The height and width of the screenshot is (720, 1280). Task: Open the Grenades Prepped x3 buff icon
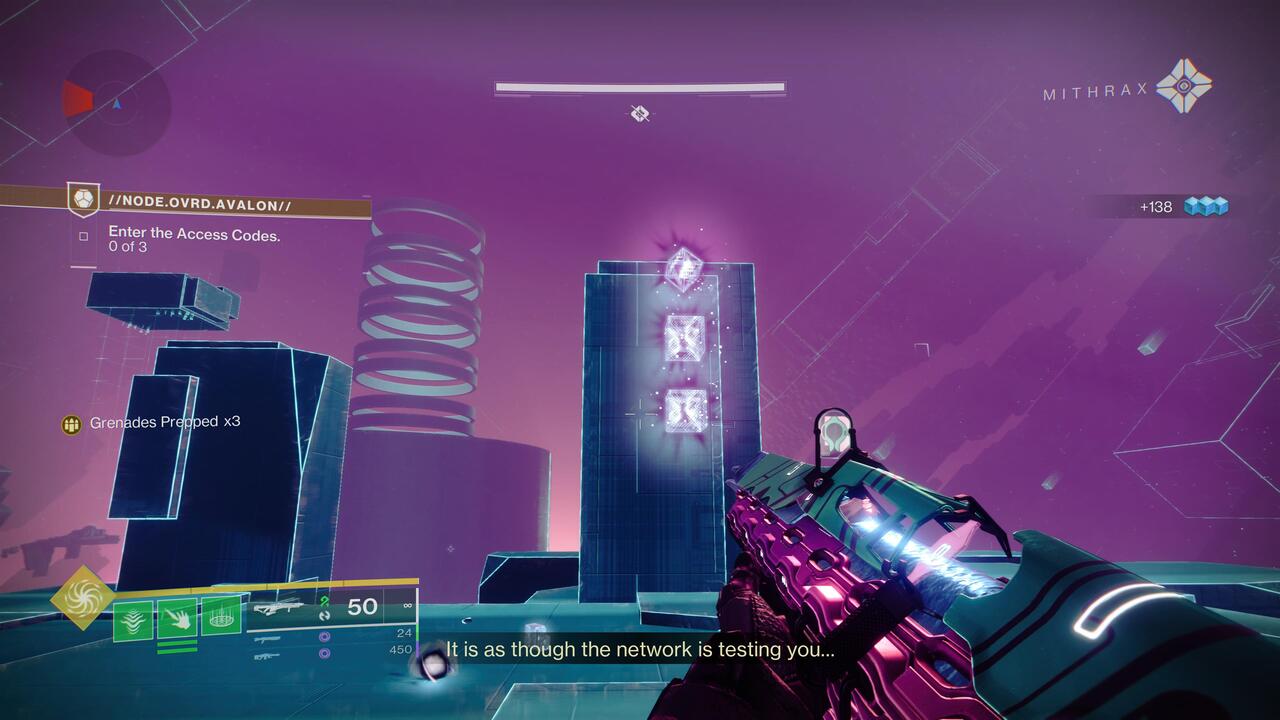(71, 423)
